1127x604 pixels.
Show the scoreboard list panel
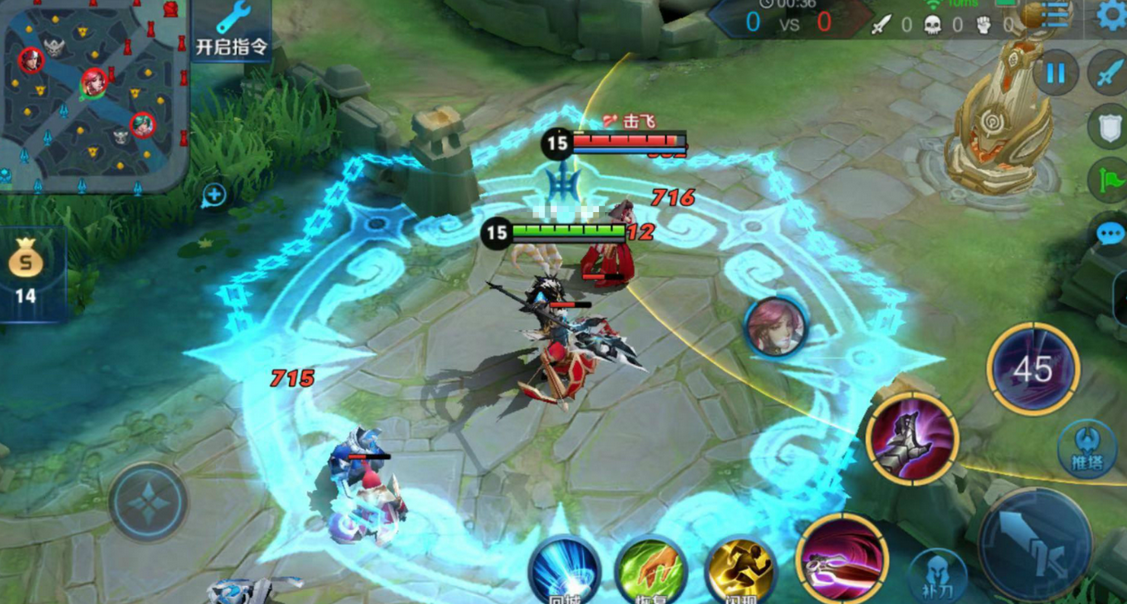click(x=1054, y=14)
